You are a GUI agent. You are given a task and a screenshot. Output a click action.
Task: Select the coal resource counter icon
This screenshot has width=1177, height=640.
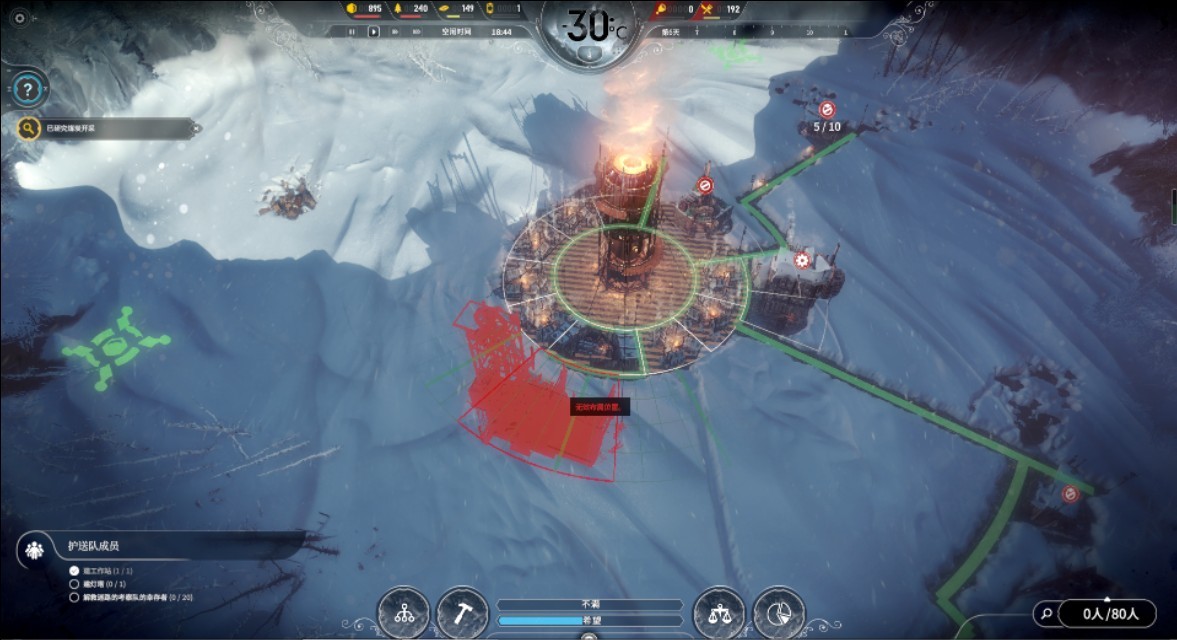tap(351, 9)
